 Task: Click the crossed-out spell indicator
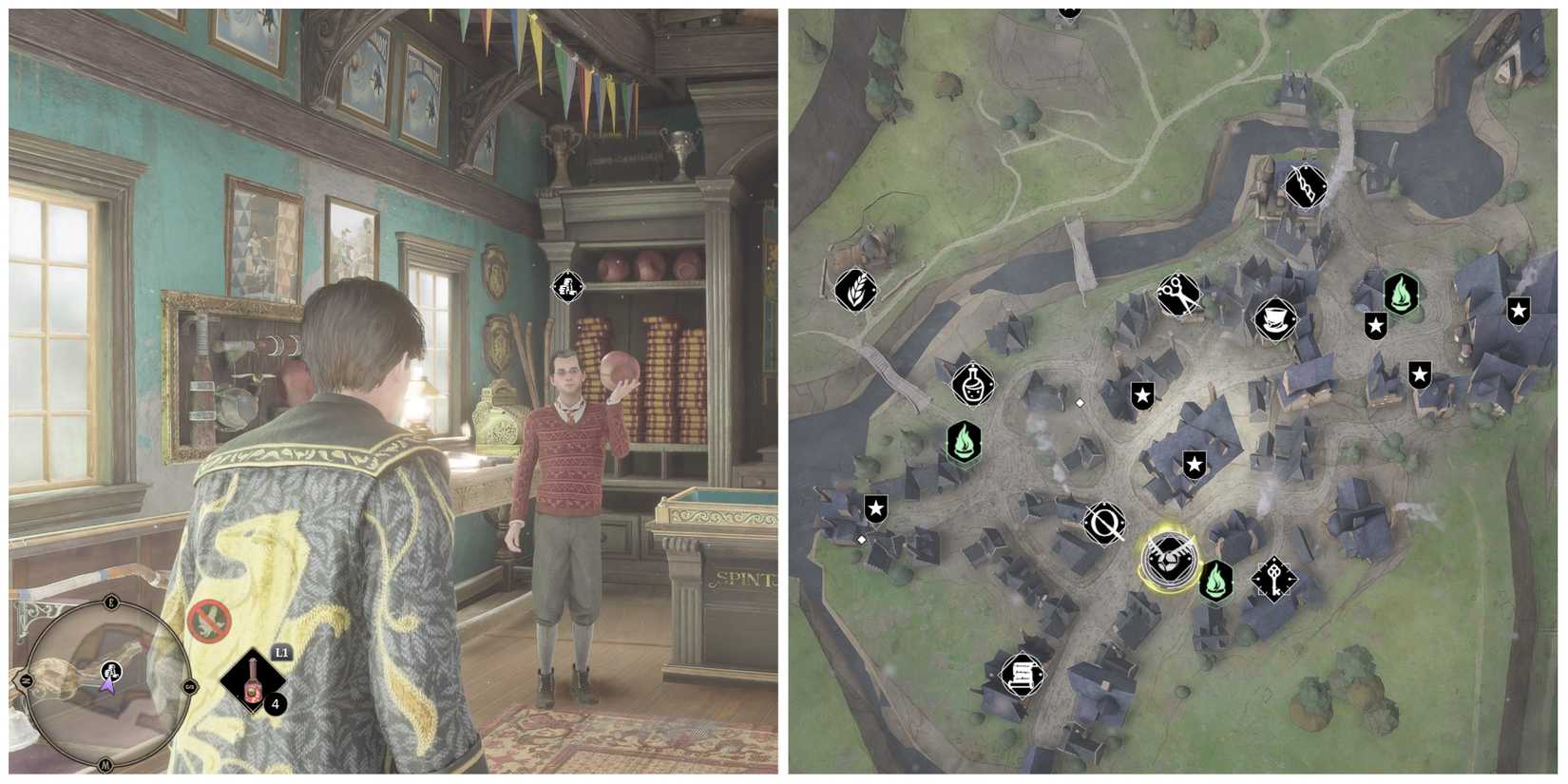pos(210,619)
